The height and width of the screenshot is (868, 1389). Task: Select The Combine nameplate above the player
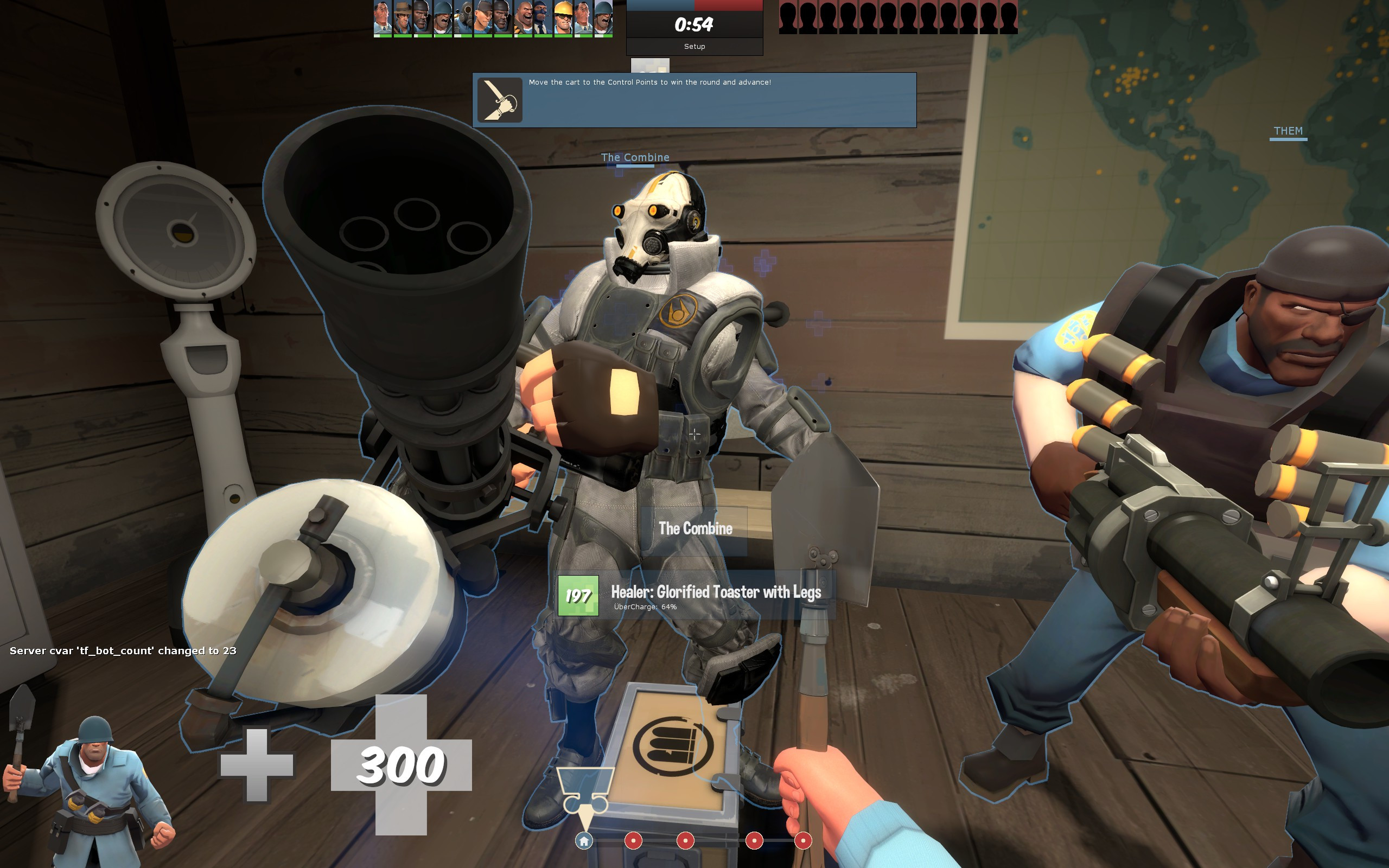point(635,157)
